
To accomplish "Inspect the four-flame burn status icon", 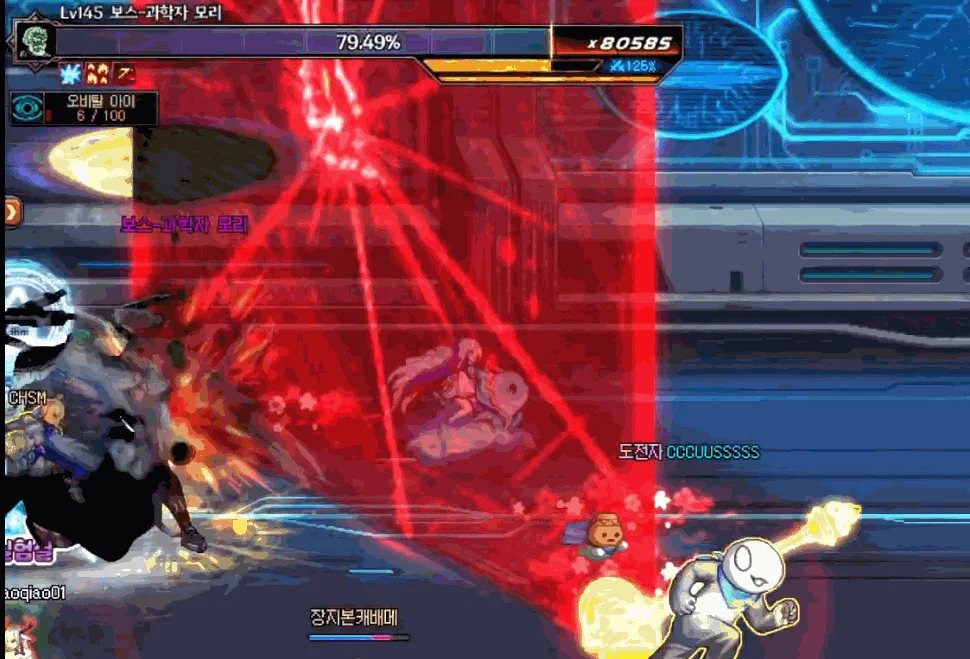I will pos(99,73).
